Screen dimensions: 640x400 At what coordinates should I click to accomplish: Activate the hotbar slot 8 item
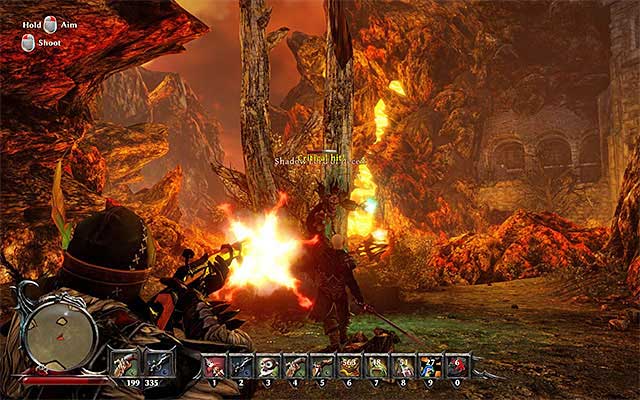point(404,366)
